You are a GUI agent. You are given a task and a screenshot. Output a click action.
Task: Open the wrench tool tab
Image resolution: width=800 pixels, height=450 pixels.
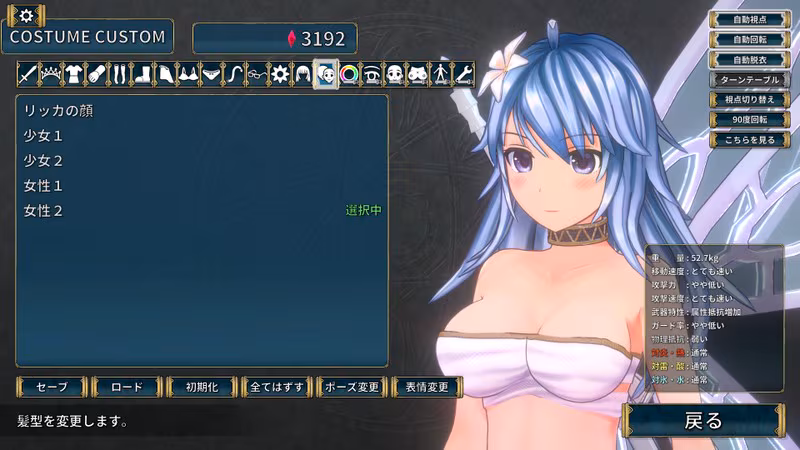463,74
